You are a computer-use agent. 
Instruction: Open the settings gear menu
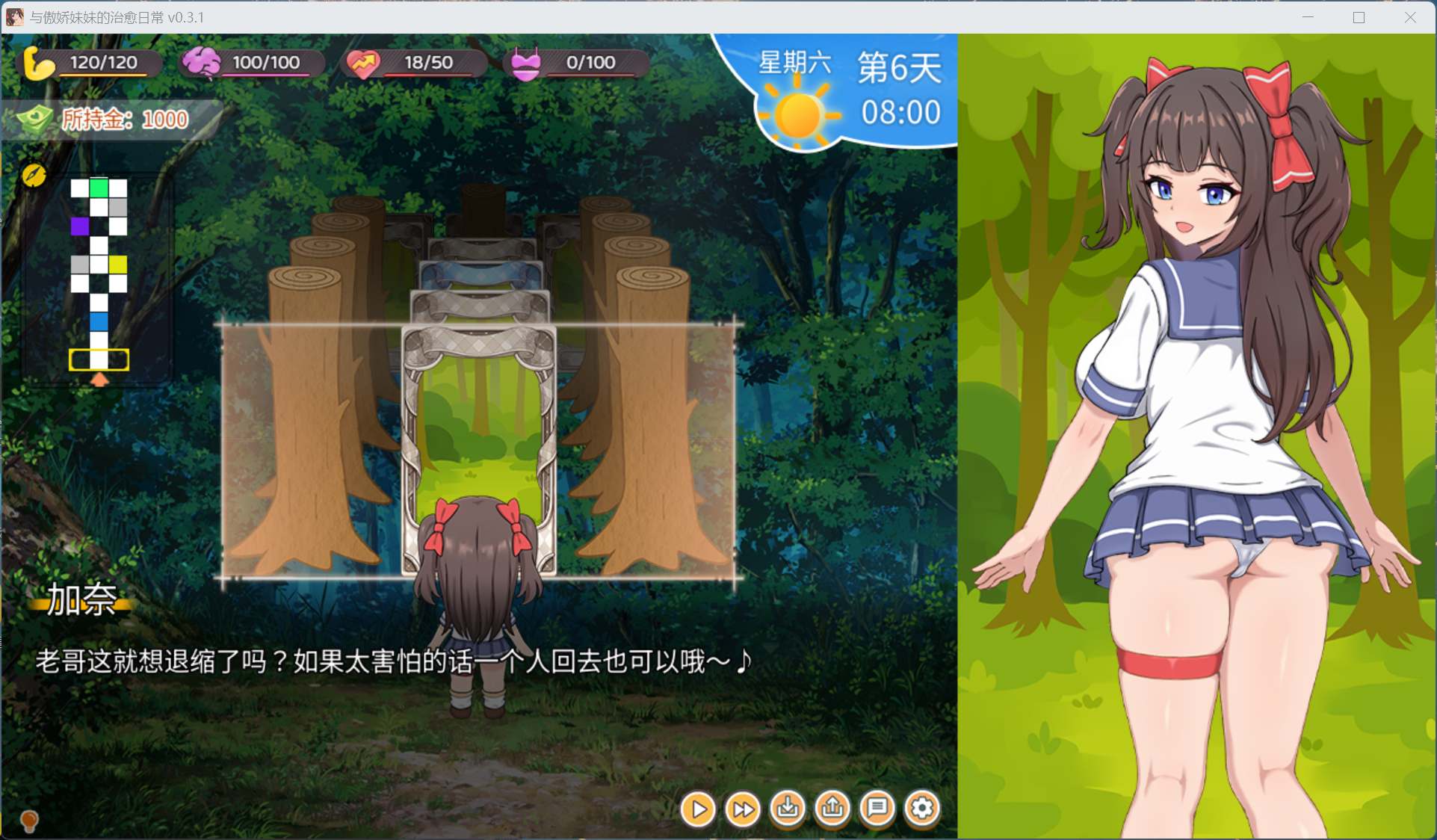click(x=921, y=809)
